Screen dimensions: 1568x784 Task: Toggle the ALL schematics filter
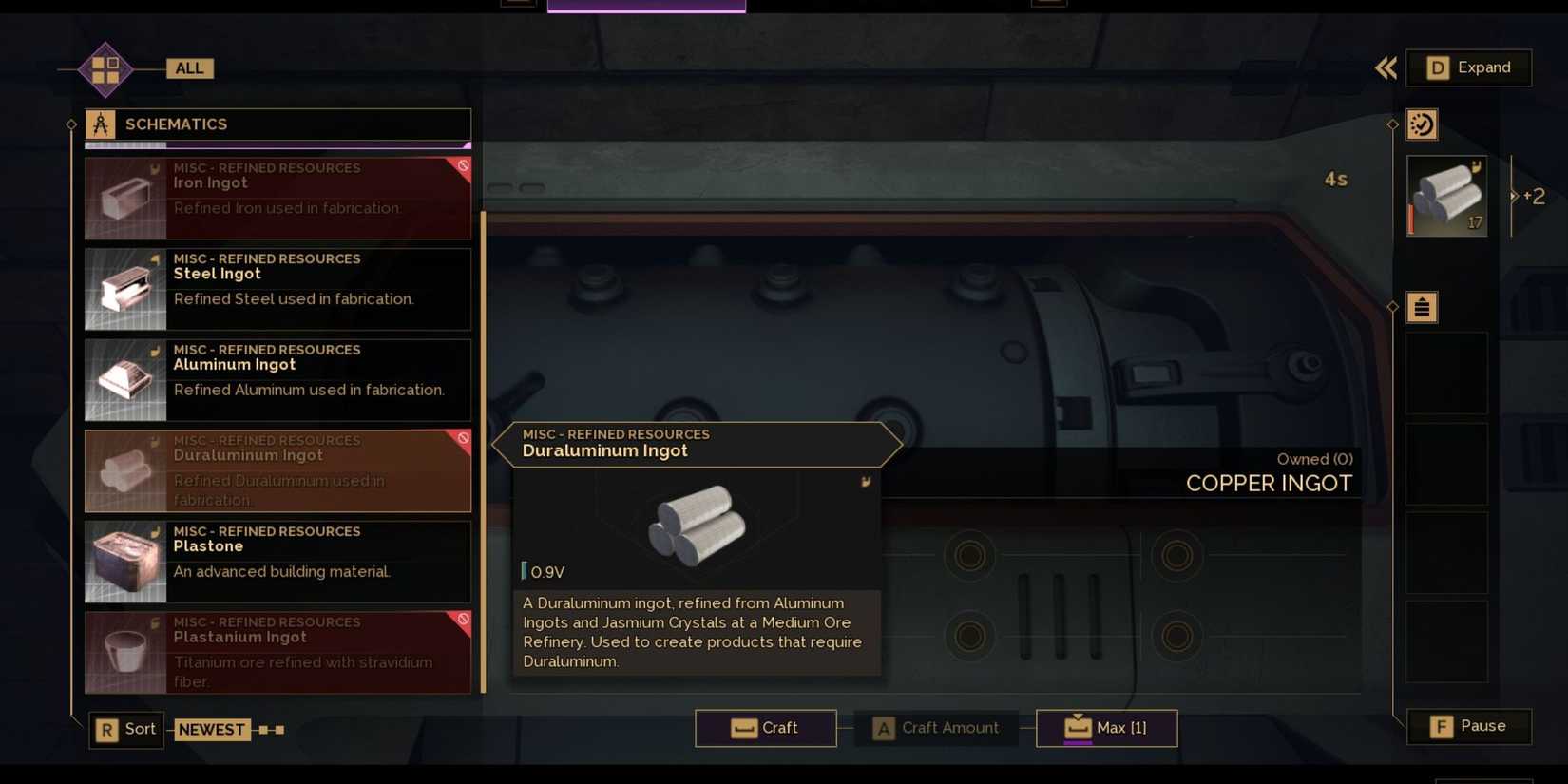[x=188, y=67]
